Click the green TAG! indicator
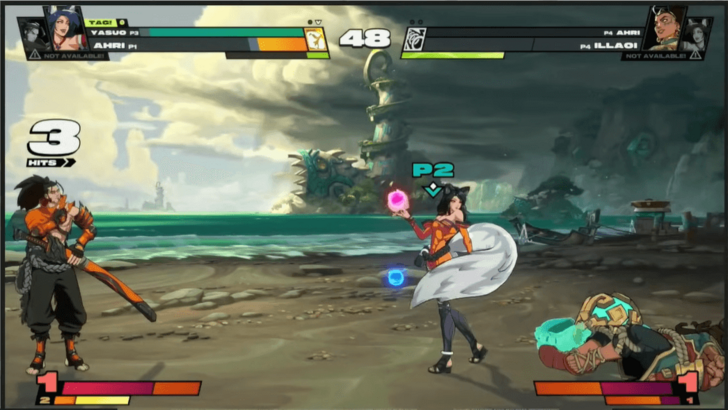Image resolution: width=728 pixels, height=410 pixels. click(101, 21)
